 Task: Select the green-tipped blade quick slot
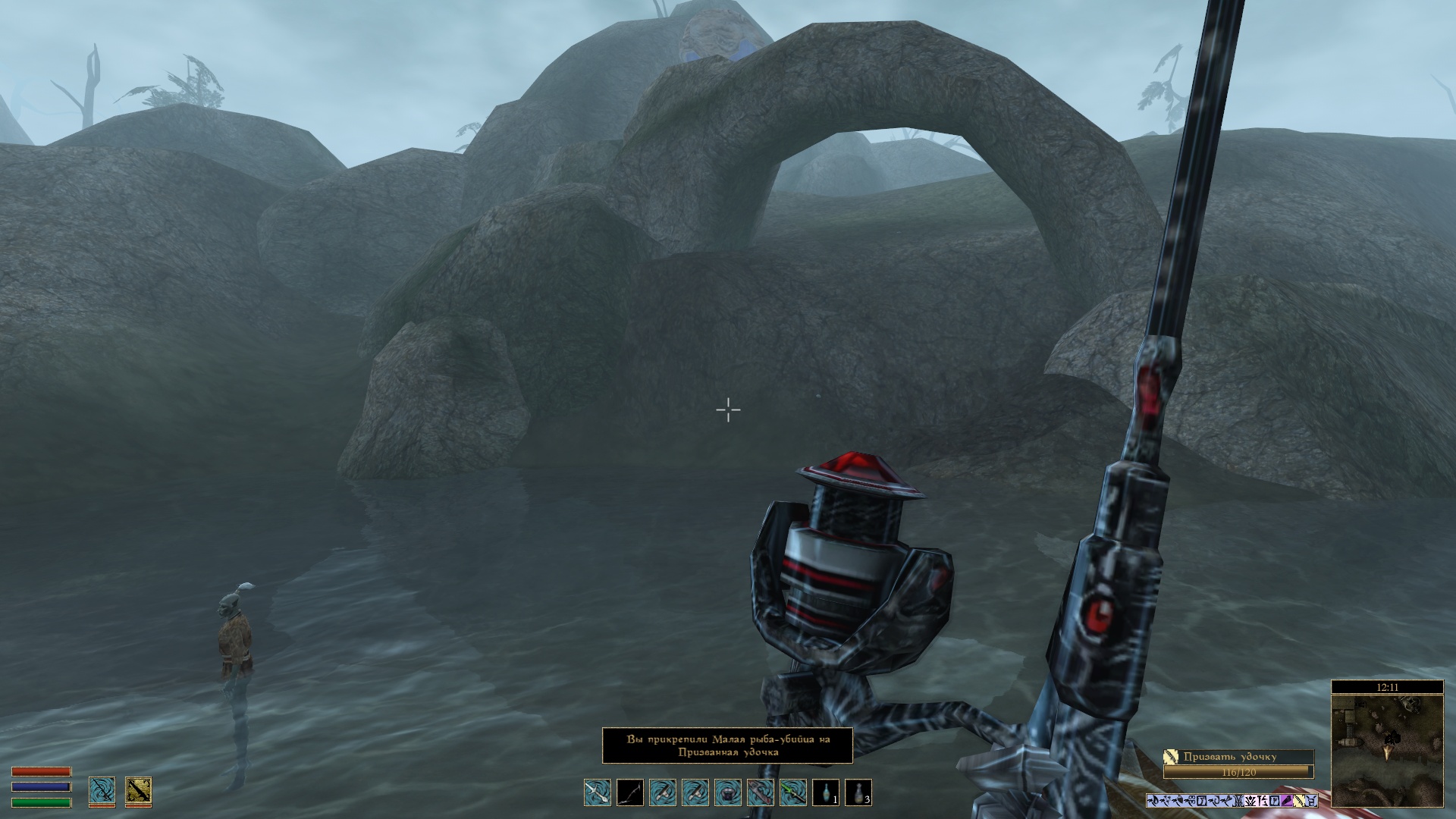pos(793,792)
